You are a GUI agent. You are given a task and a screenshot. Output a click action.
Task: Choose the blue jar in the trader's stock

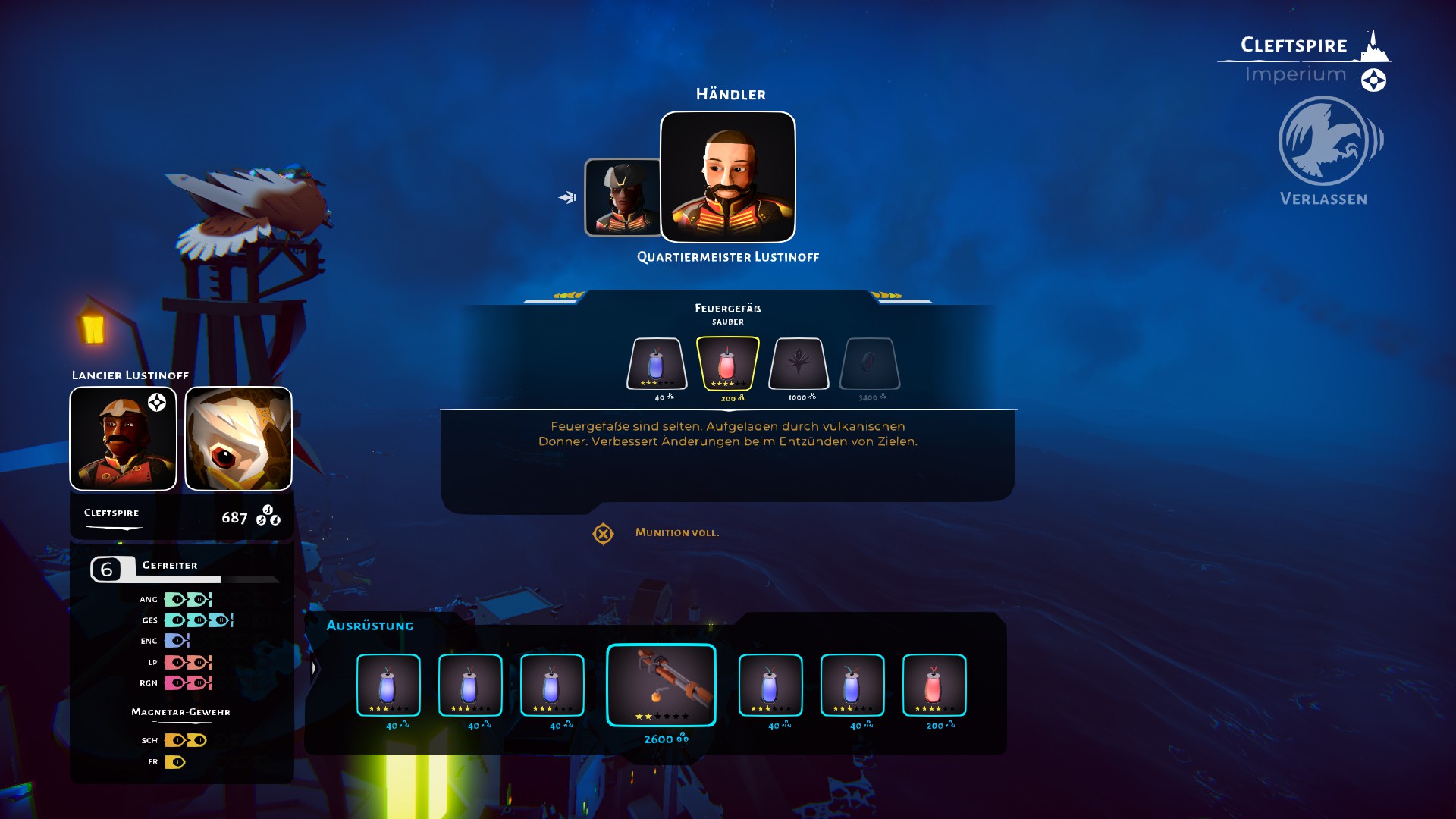(657, 364)
